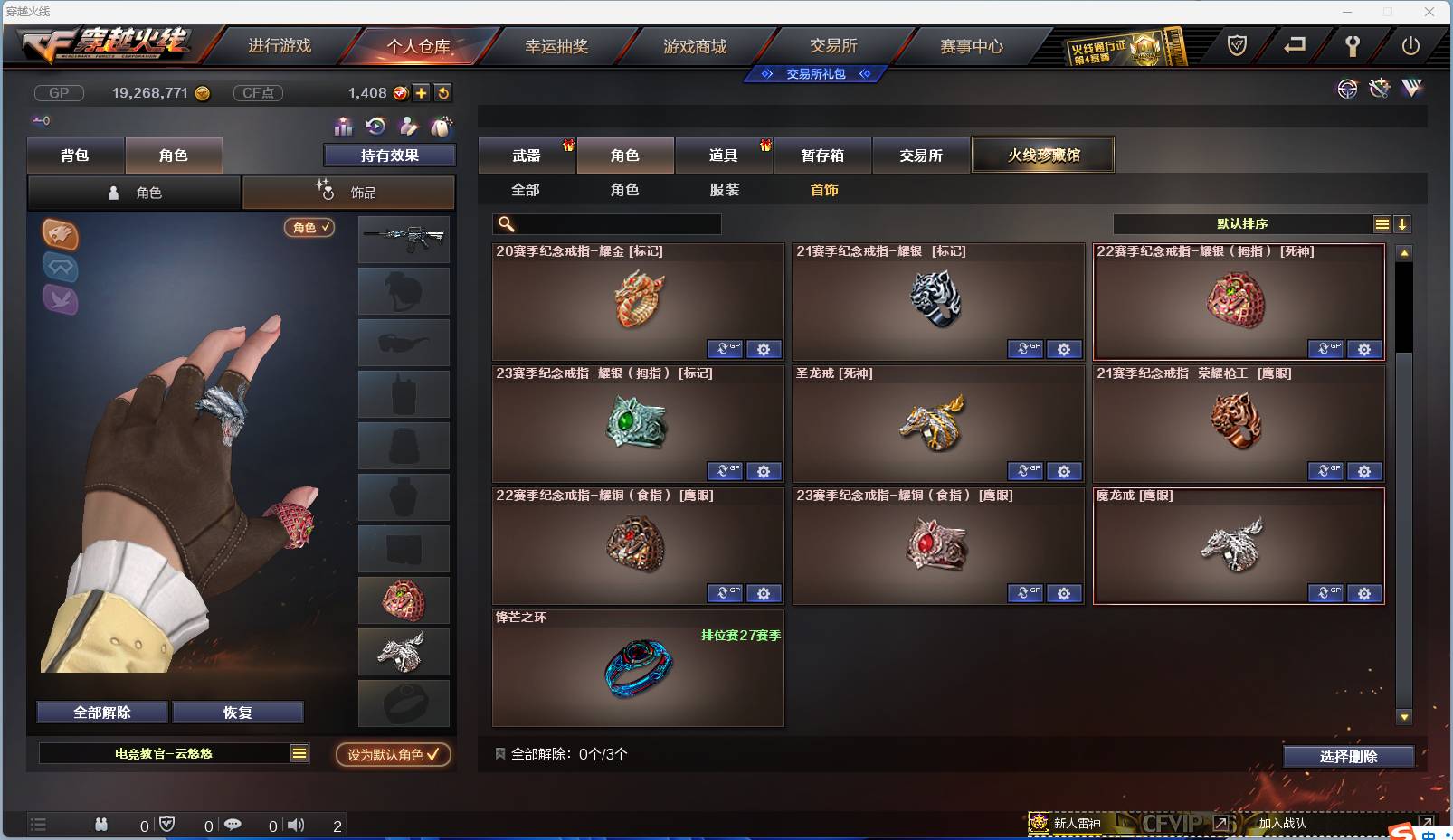Viewport: 1453px width, 840px height.
Task: Click the crosshair settings icon at top right
Action: [x=1347, y=89]
